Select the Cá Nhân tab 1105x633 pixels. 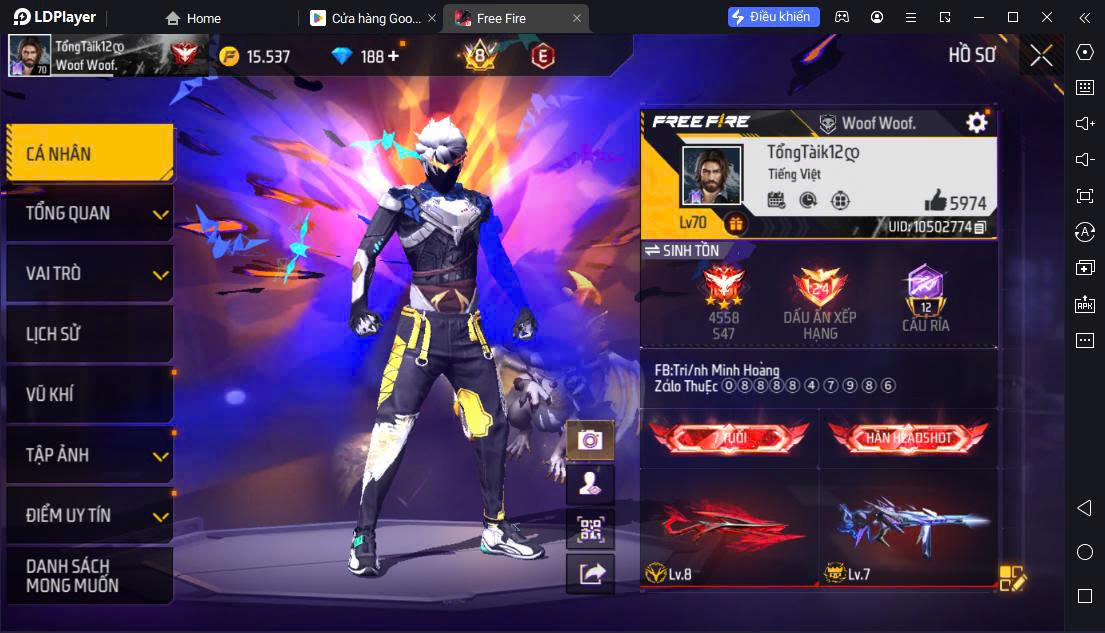coord(89,153)
